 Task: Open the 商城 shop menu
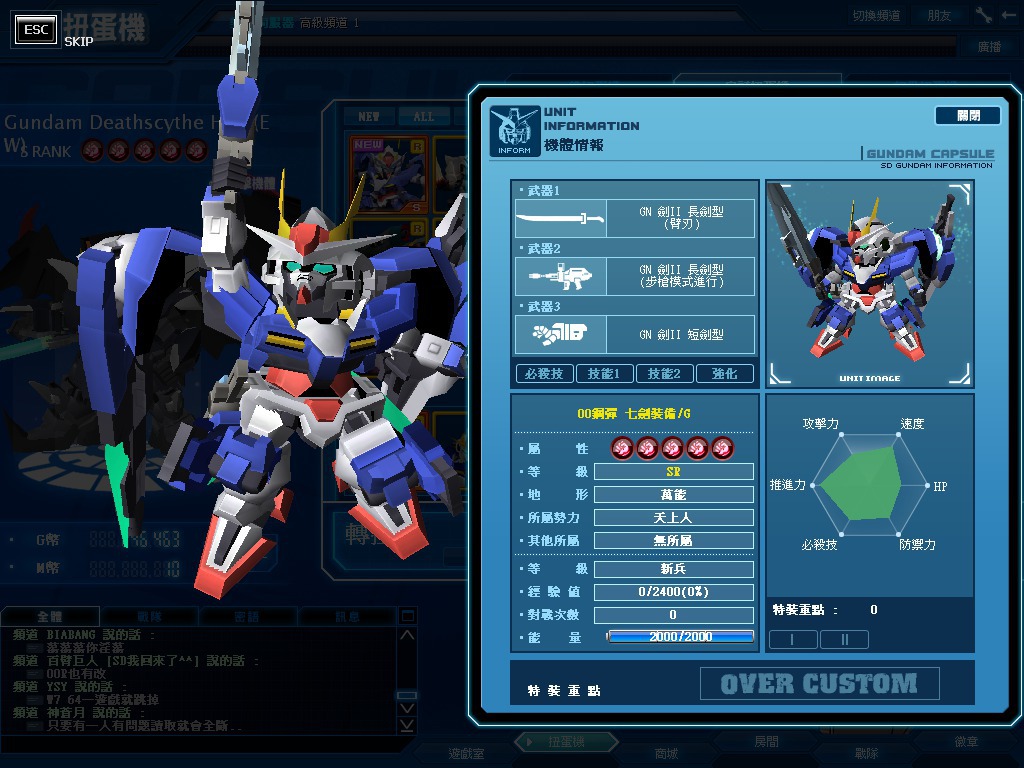point(666,753)
